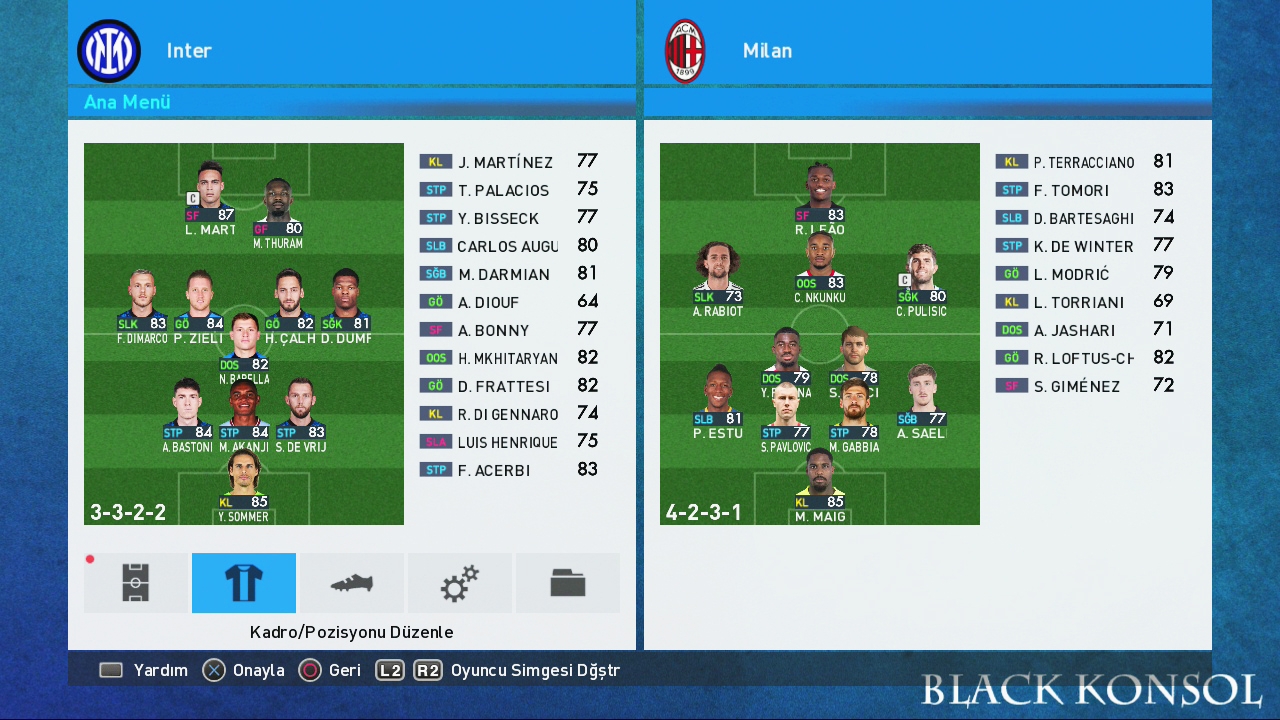Choose T. Palacios from Inter bench
Image resolution: width=1280 pixels, height=720 pixels.
coord(508,190)
